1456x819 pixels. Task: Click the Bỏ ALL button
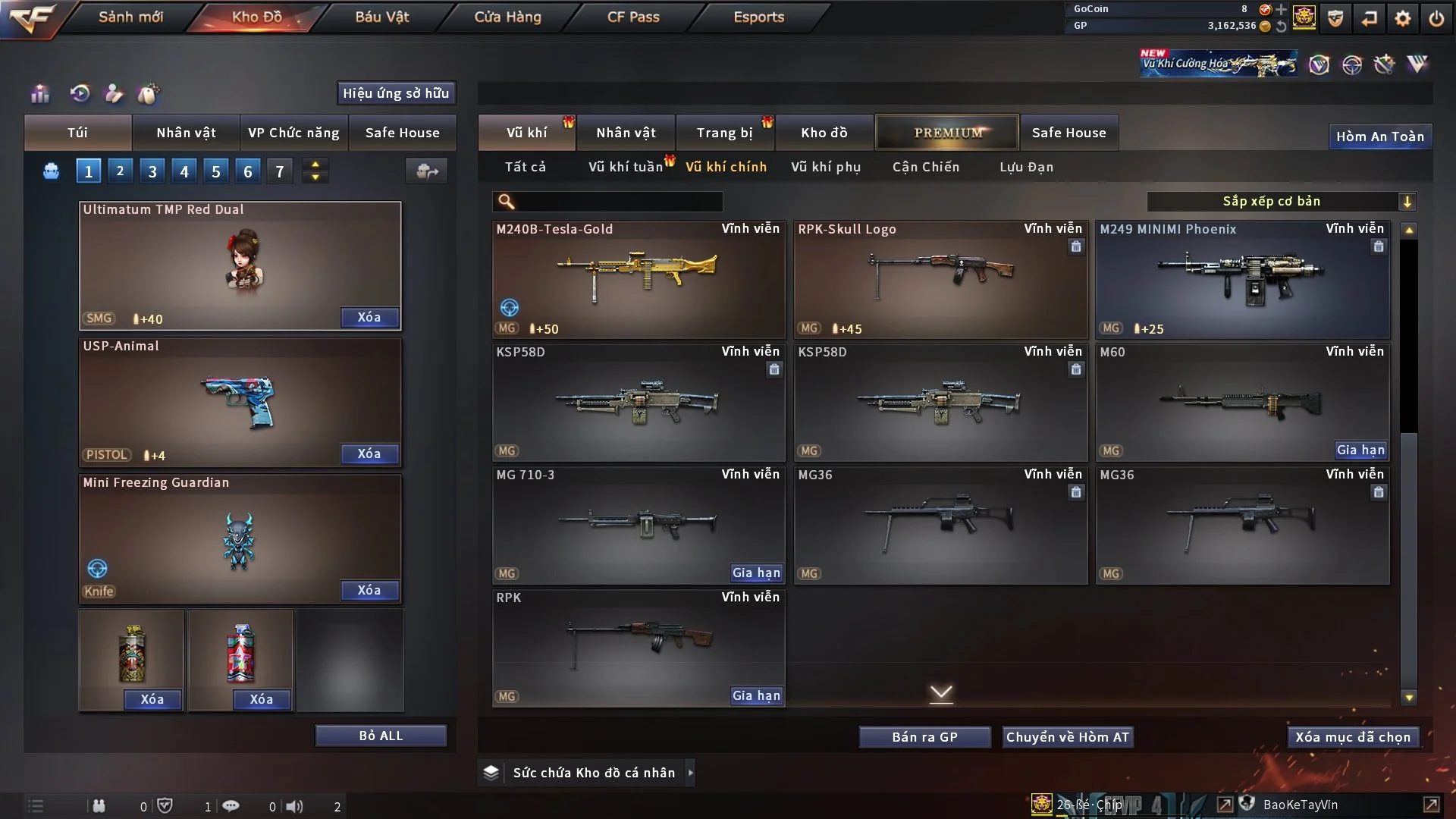[x=381, y=736]
